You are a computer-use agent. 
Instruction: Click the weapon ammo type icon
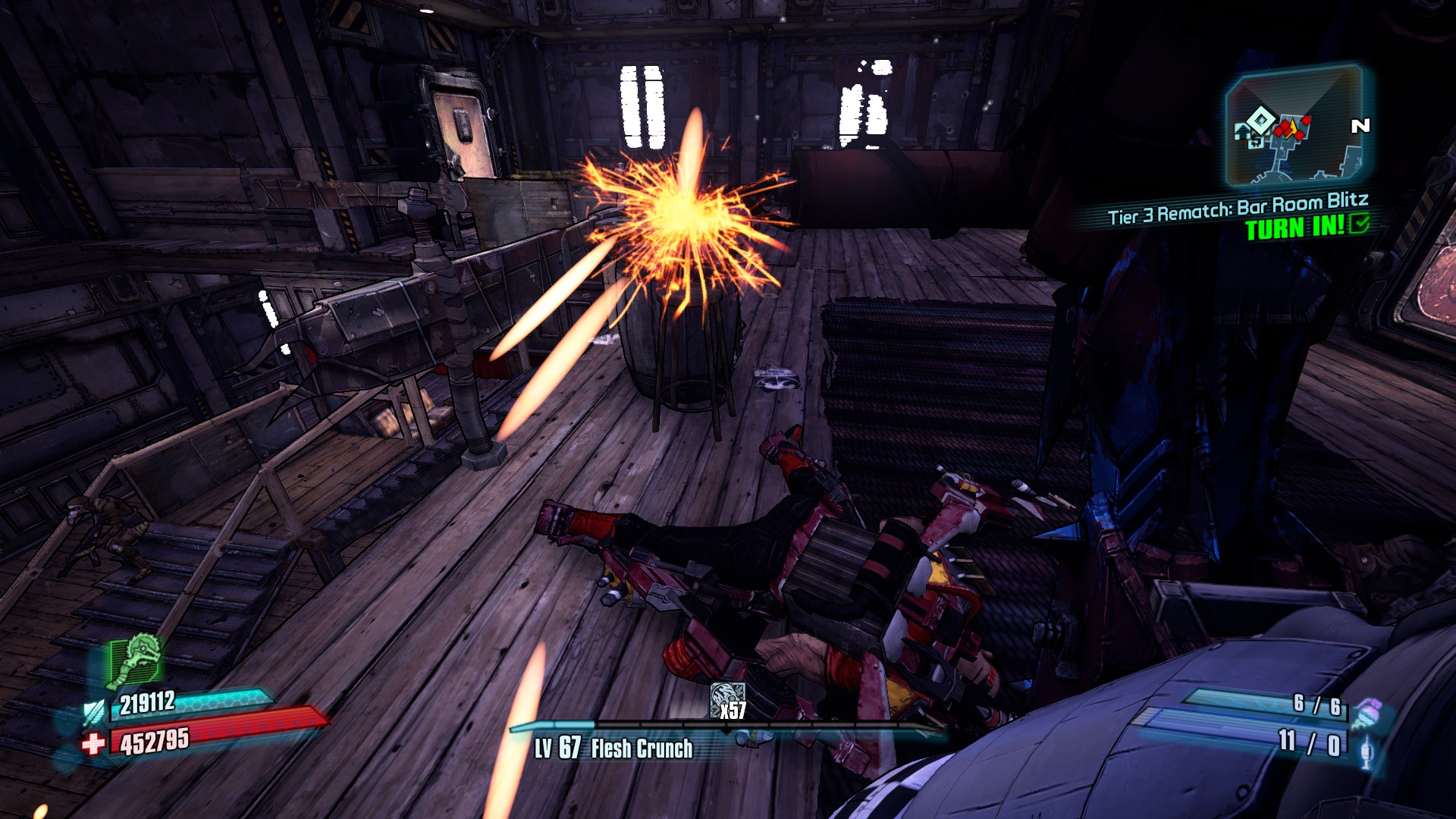(x=1367, y=752)
